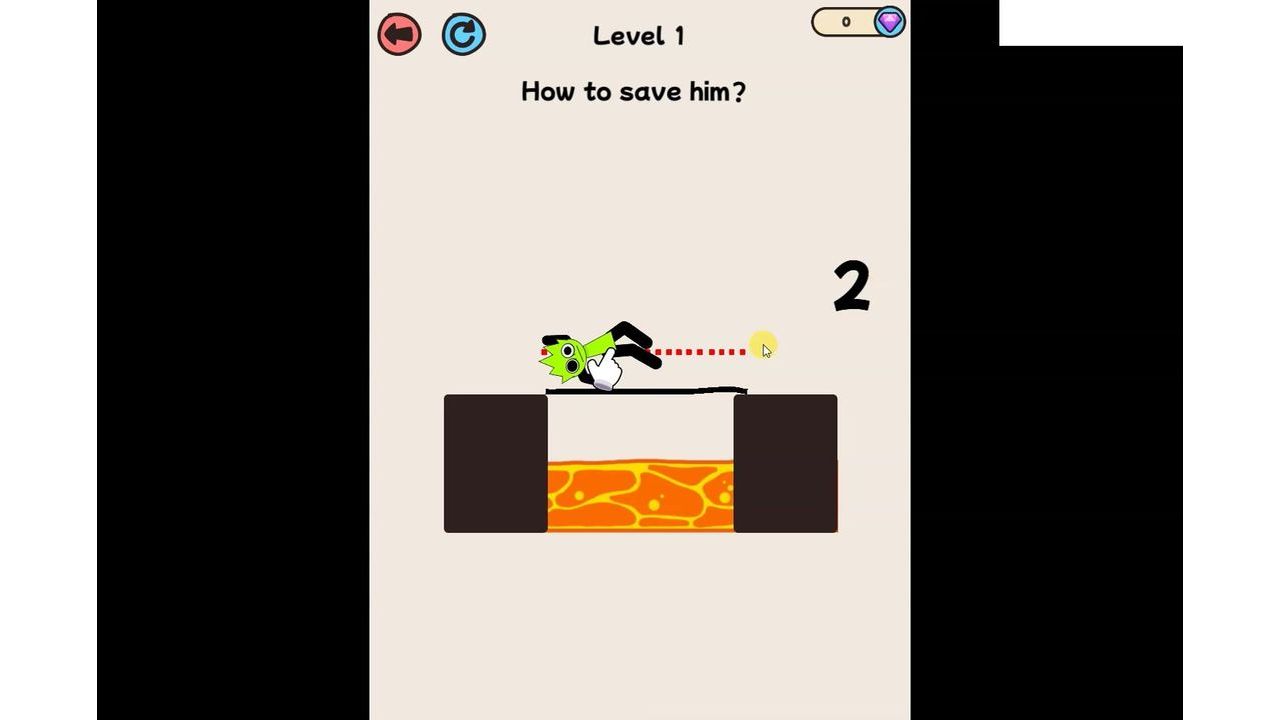Image resolution: width=1280 pixels, height=720 pixels.
Task: Select the 'How to save him?' question text
Action: click(634, 91)
